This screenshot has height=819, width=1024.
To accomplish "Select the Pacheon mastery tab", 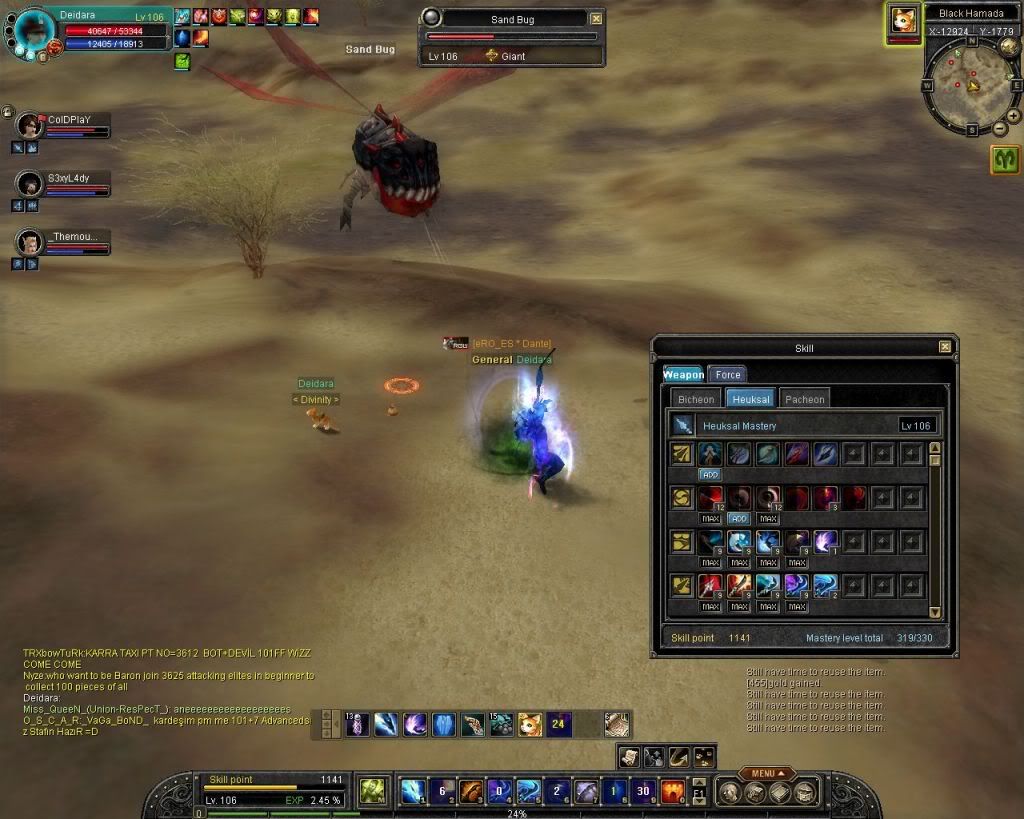I will click(x=804, y=399).
